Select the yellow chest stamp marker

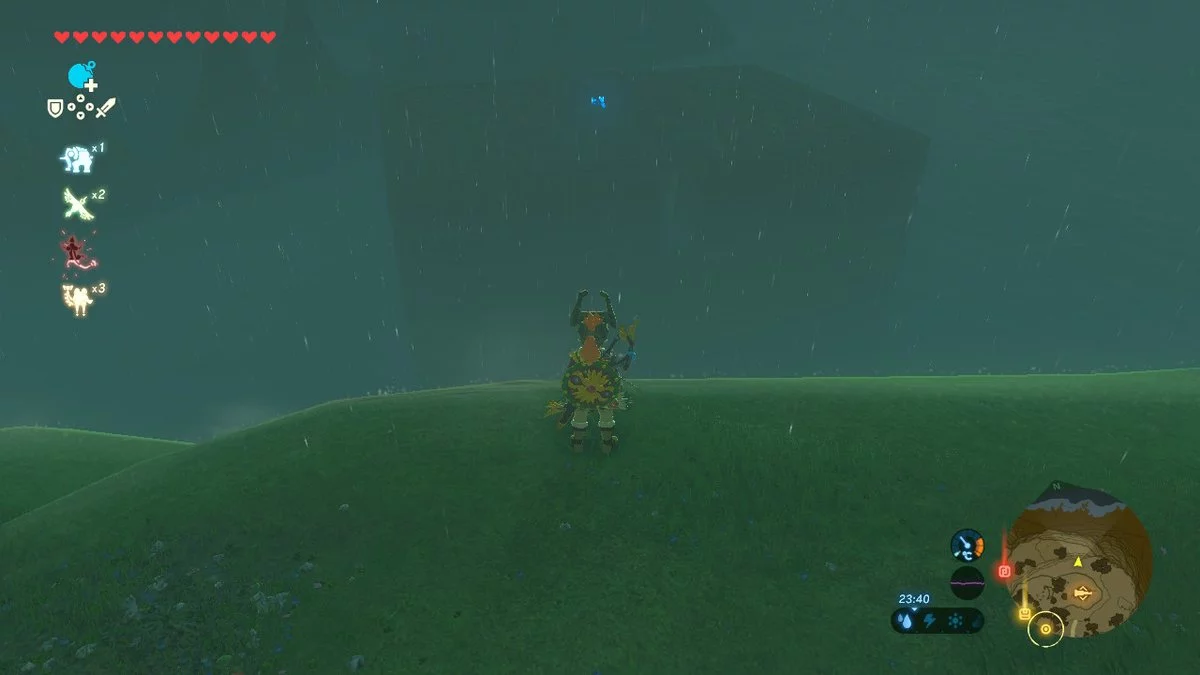pyautogui.click(x=1024, y=615)
